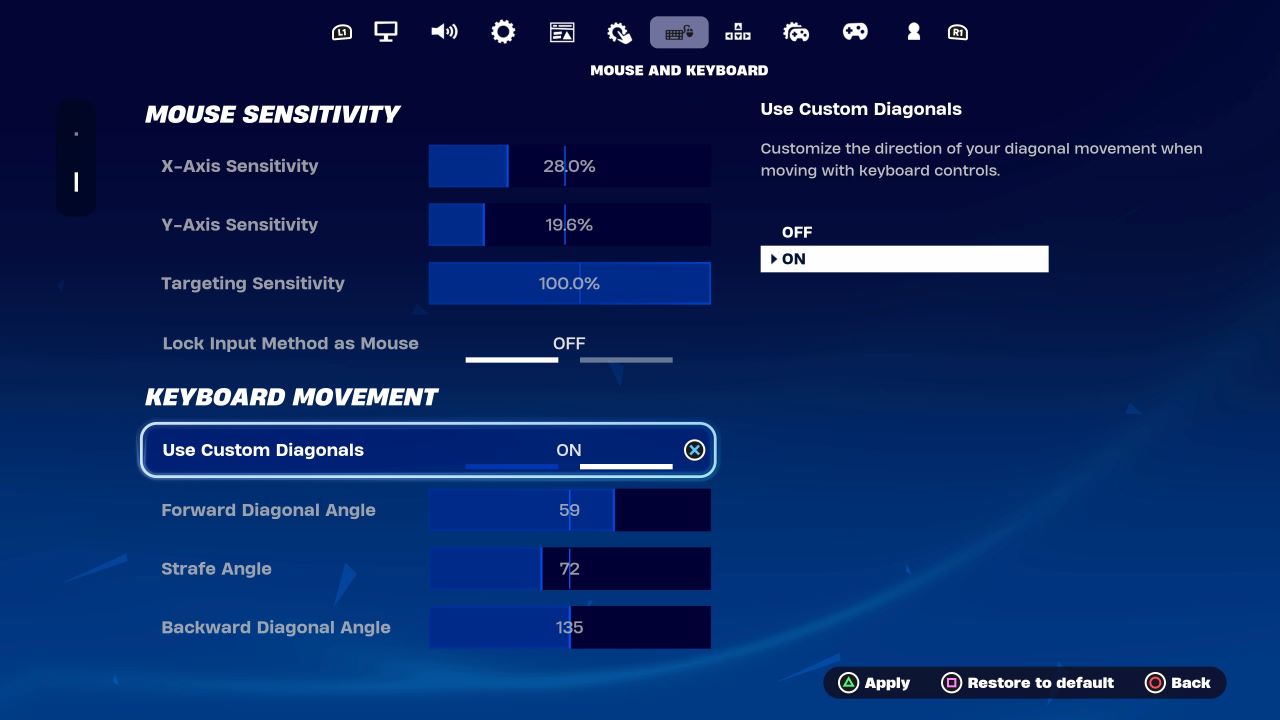
Task: Open the Video settings tab
Action: tap(385, 31)
